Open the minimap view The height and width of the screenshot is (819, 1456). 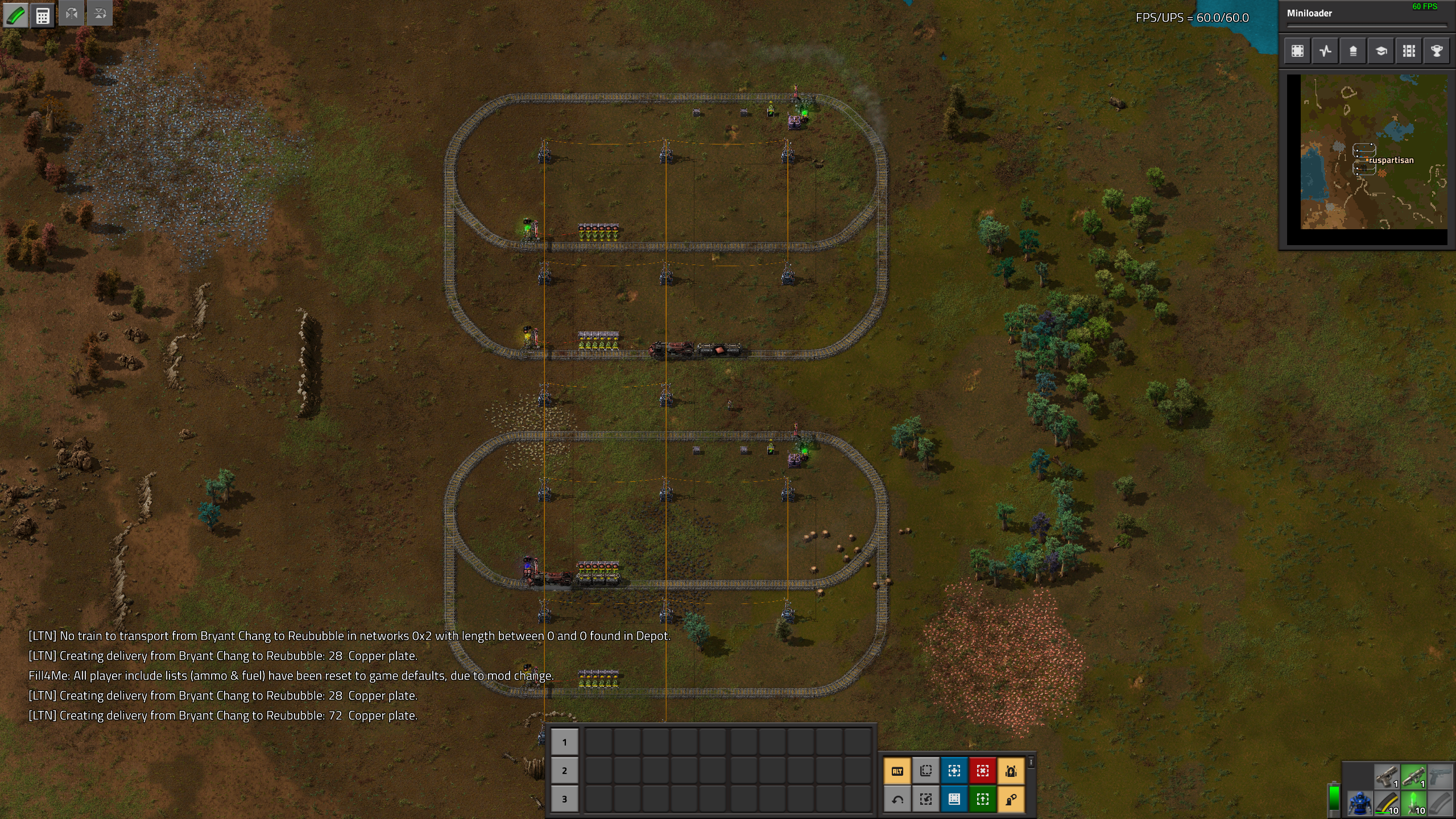pyautogui.click(x=1297, y=51)
